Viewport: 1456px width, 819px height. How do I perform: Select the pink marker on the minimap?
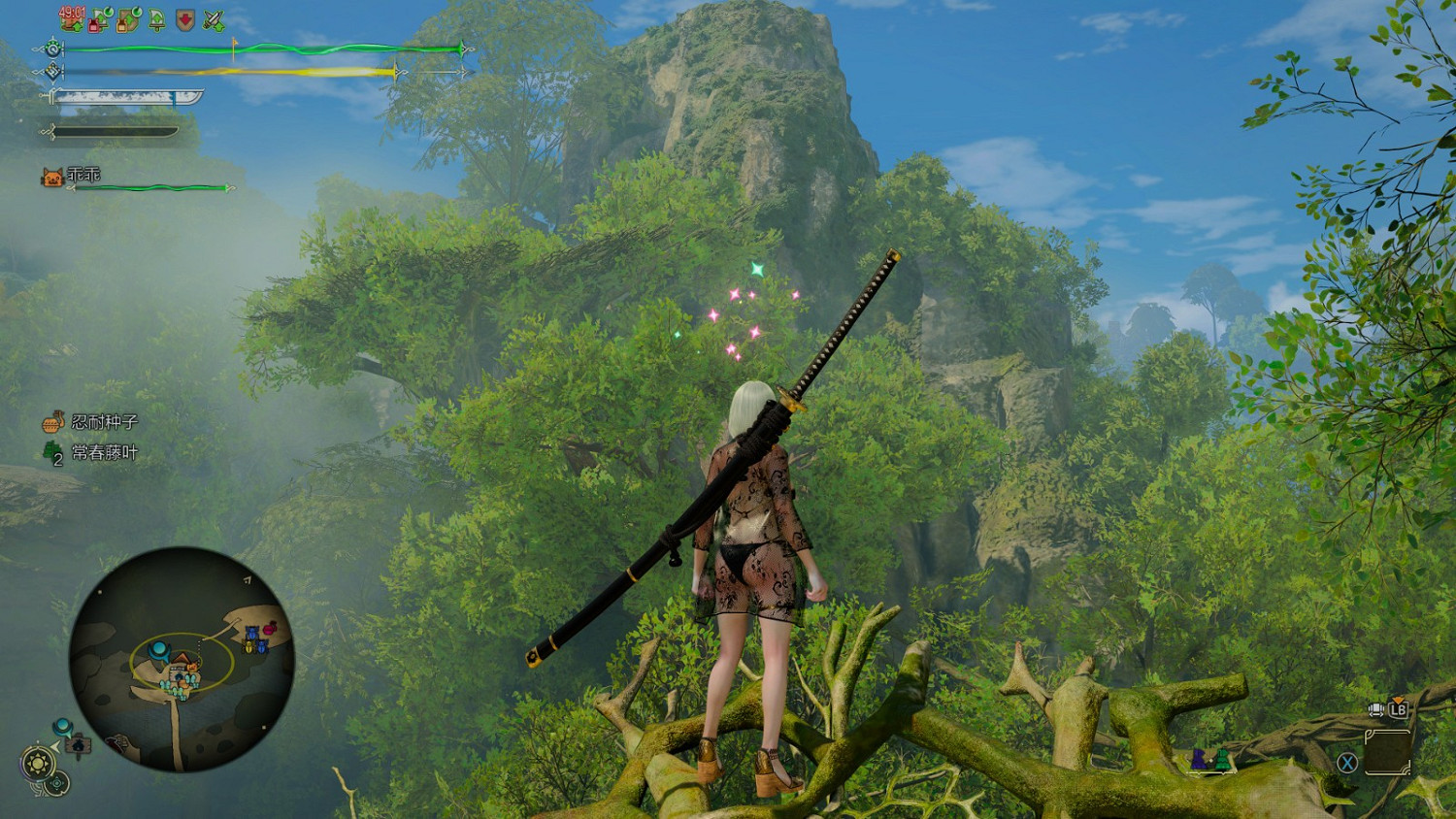[269, 629]
